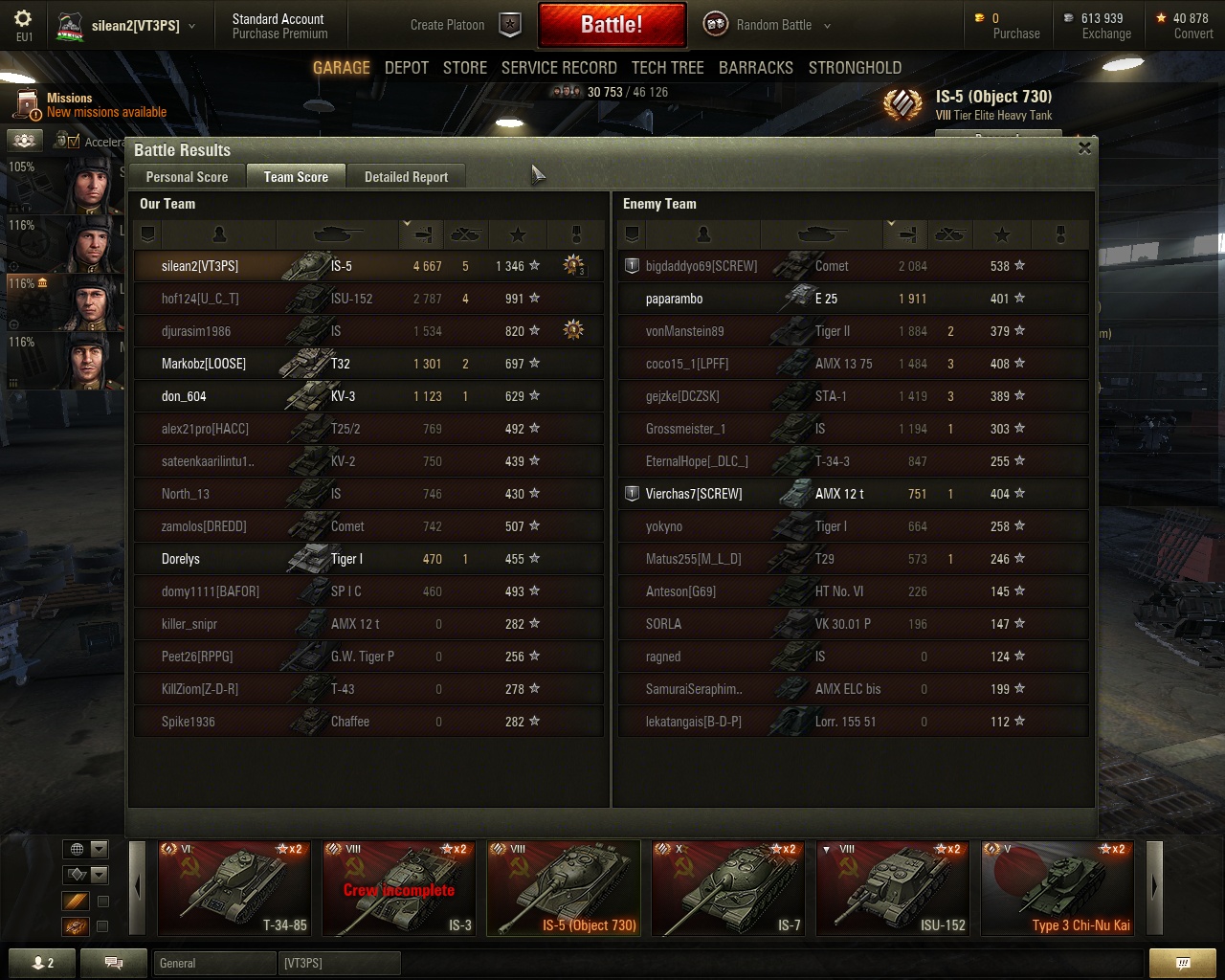Start a battle with the red Battle! button
This screenshot has width=1225, height=980.
point(612,25)
